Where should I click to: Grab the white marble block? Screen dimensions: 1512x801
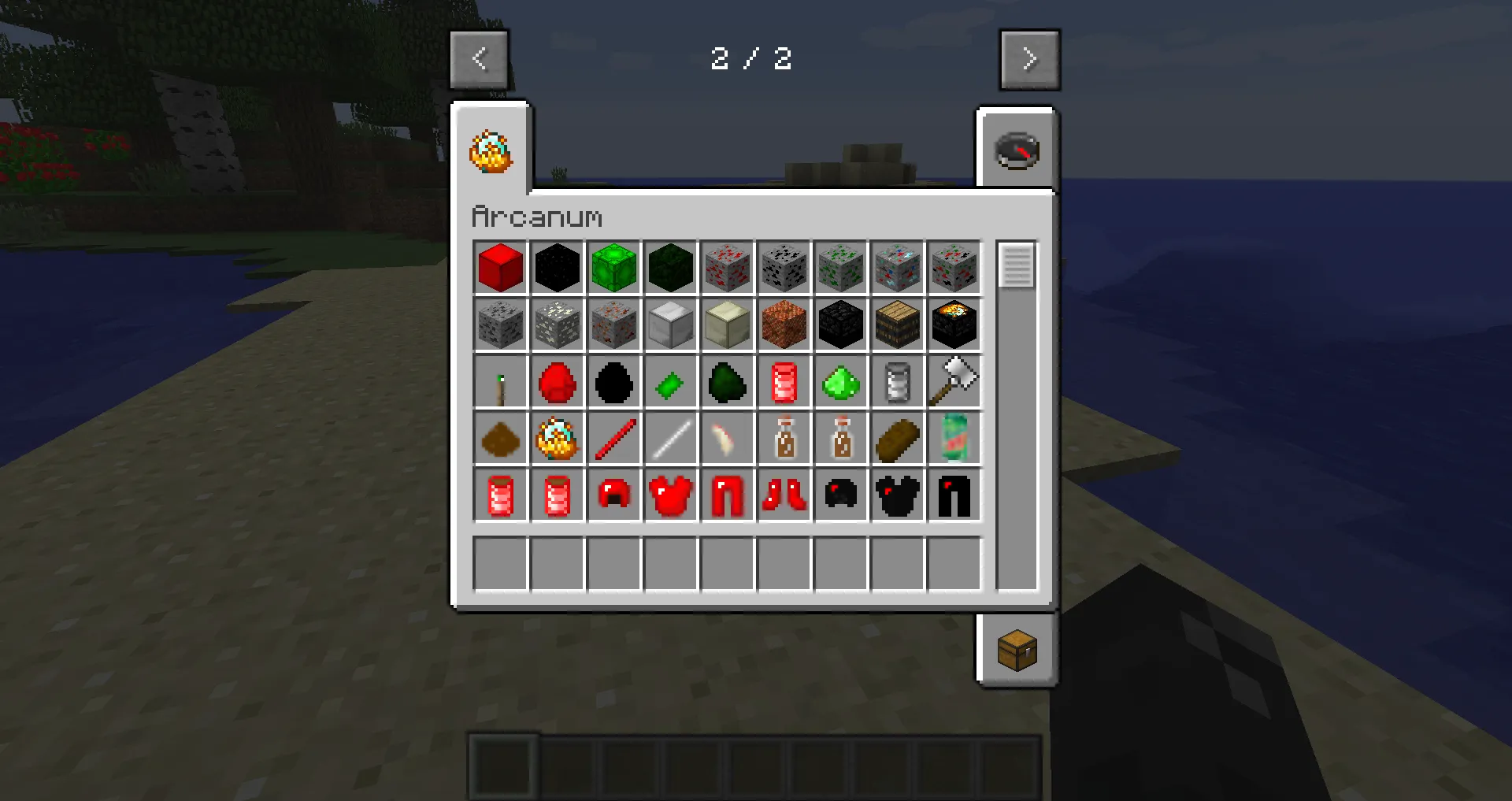tap(670, 324)
